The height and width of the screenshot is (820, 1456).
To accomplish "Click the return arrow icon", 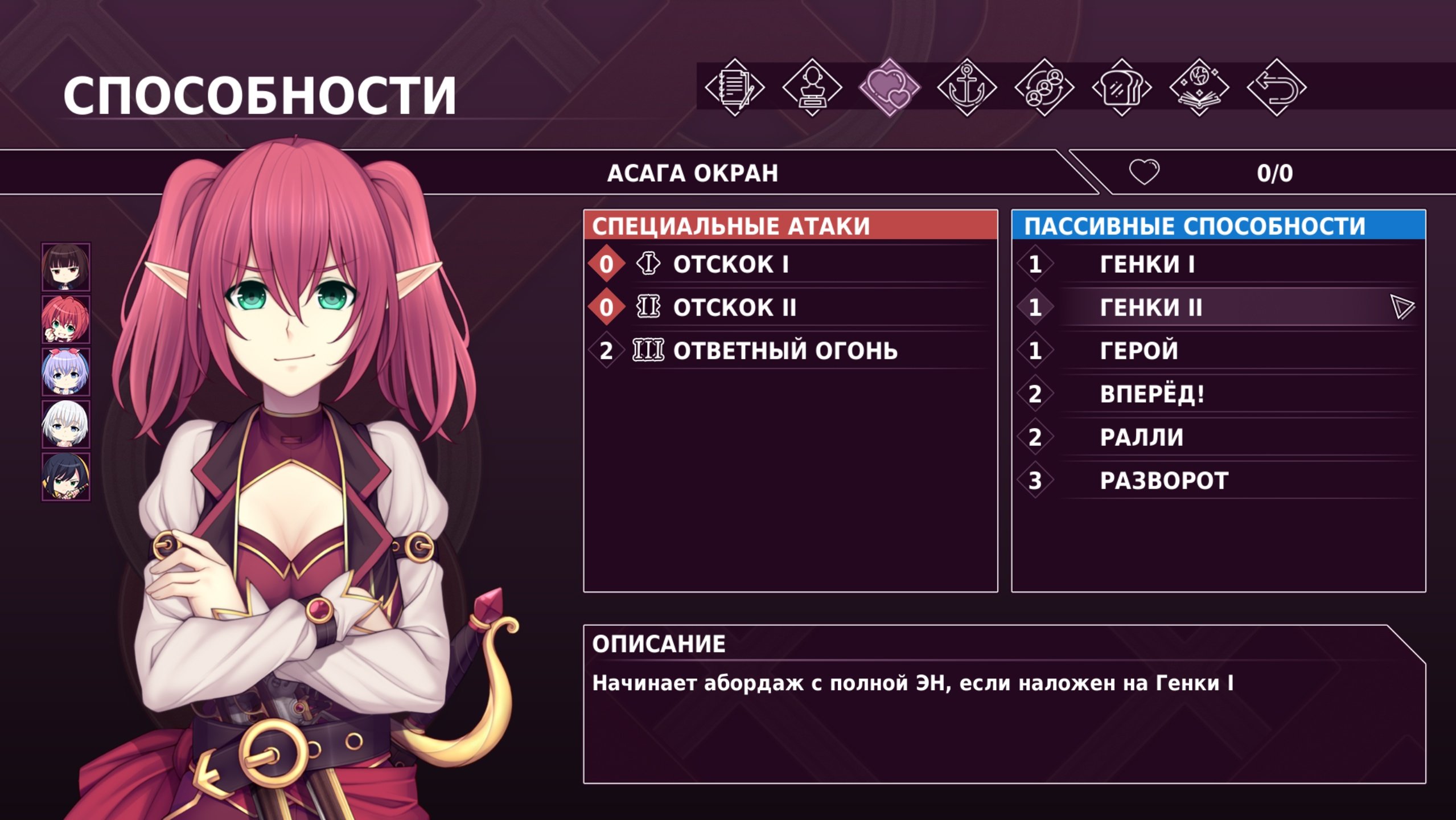I will pyautogui.click(x=1276, y=88).
